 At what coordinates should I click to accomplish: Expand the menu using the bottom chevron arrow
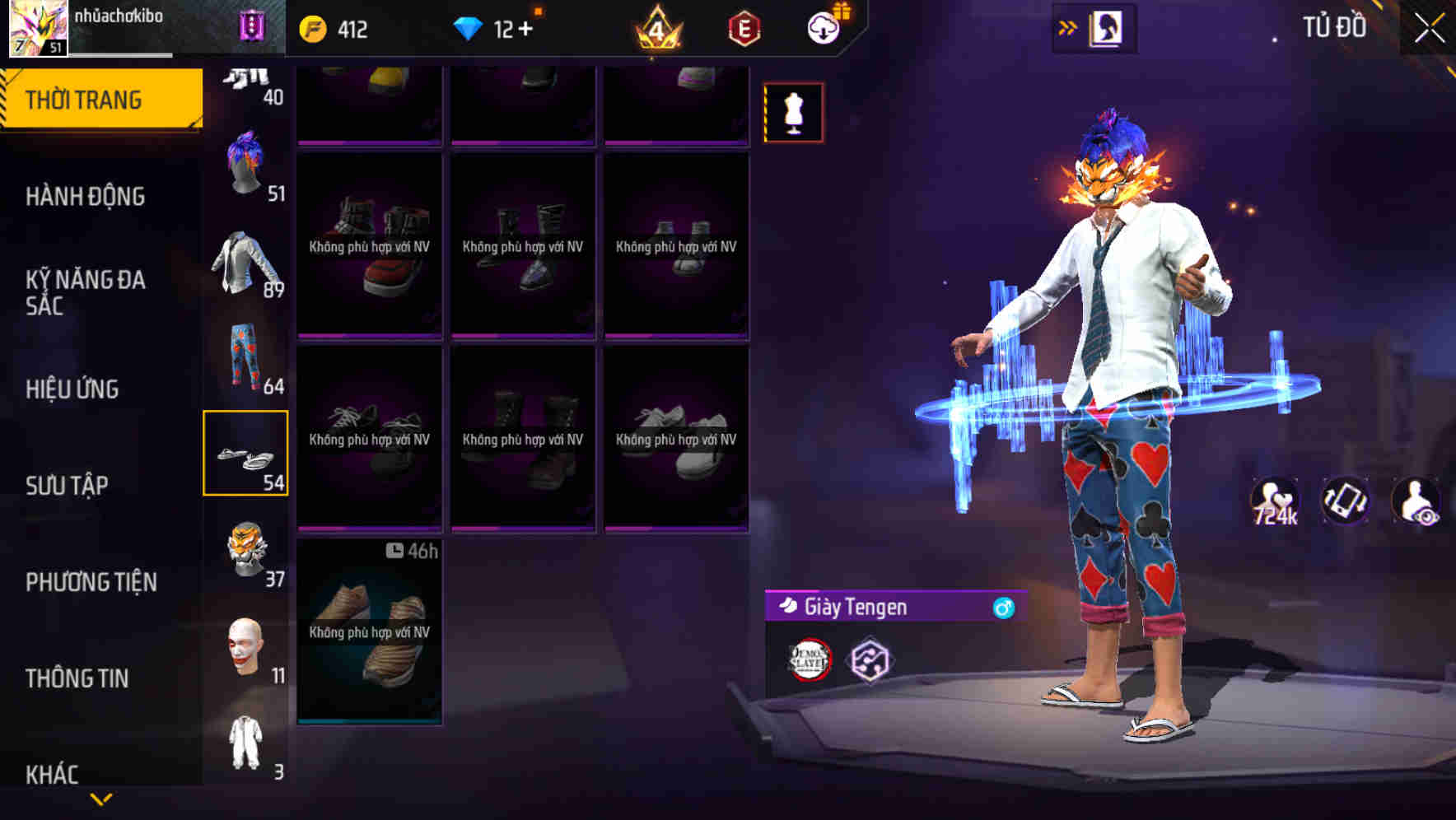(100, 797)
